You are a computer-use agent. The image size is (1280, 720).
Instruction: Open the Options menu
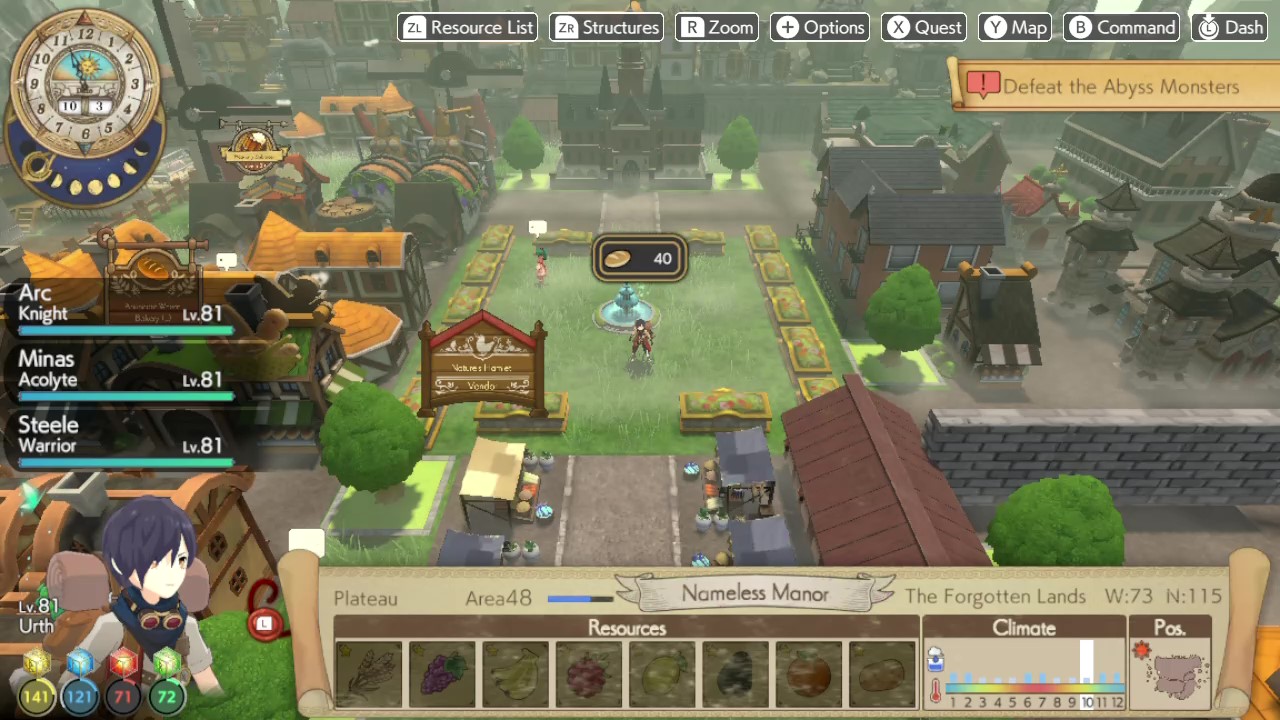tap(820, 27)
